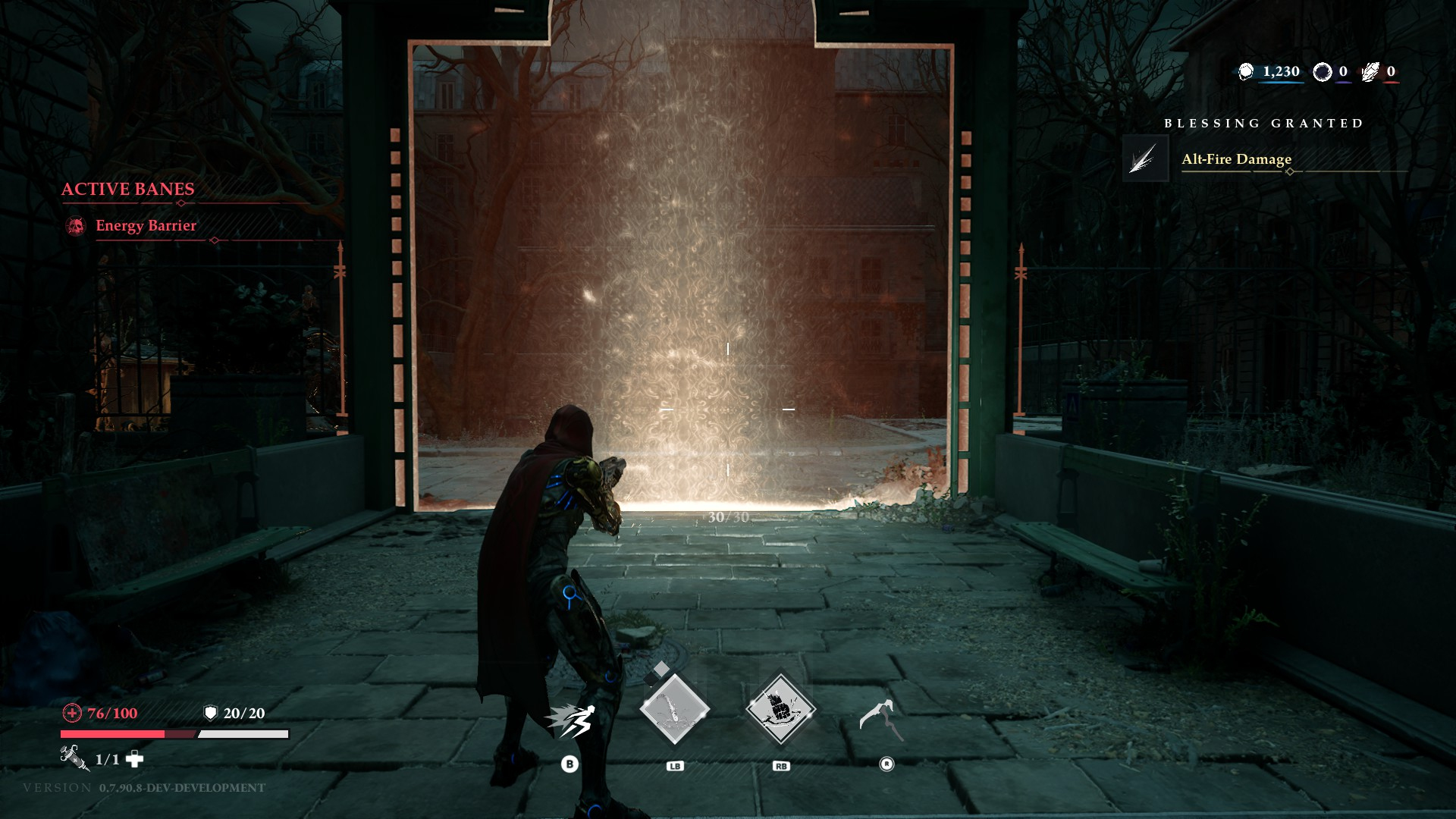The height and width of the screenshot is (819, 1456).
Task: Select the red skull bane icon
Action: 76,226
